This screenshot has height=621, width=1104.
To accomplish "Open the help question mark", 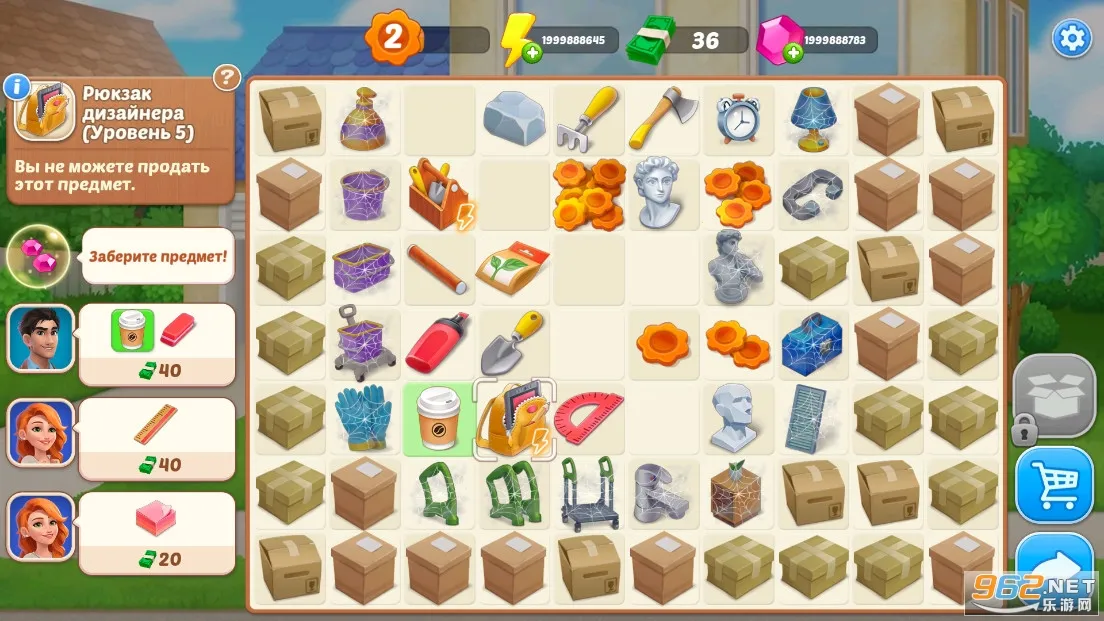I will tap(228, 77).
